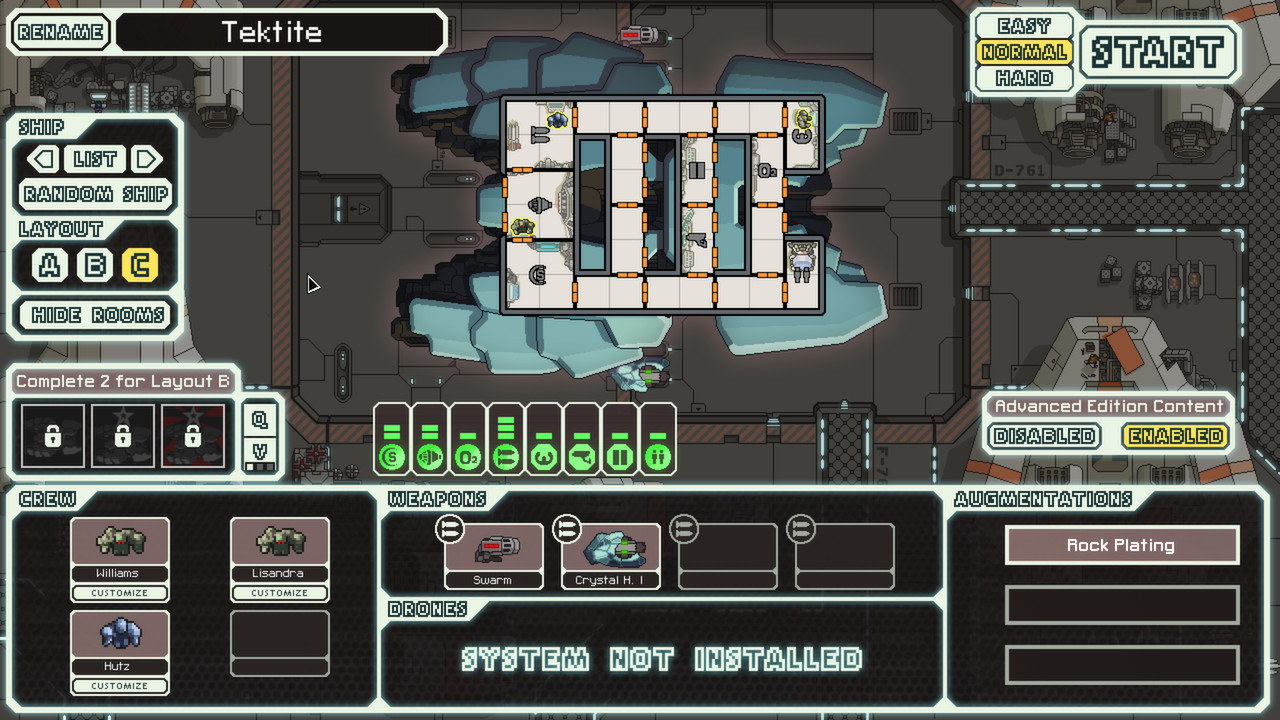Toggle HIDE ROOMS on the ship view
1280x720 pixels.
point(95,315)
